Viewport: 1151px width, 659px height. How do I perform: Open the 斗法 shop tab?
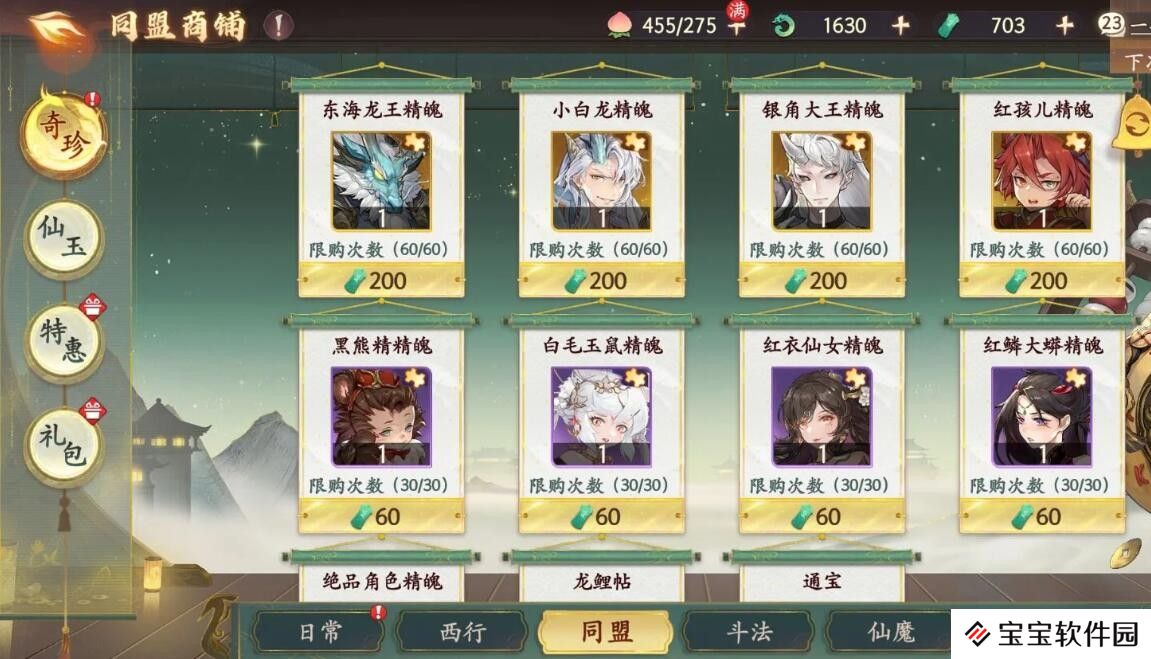tap(748, 632)
